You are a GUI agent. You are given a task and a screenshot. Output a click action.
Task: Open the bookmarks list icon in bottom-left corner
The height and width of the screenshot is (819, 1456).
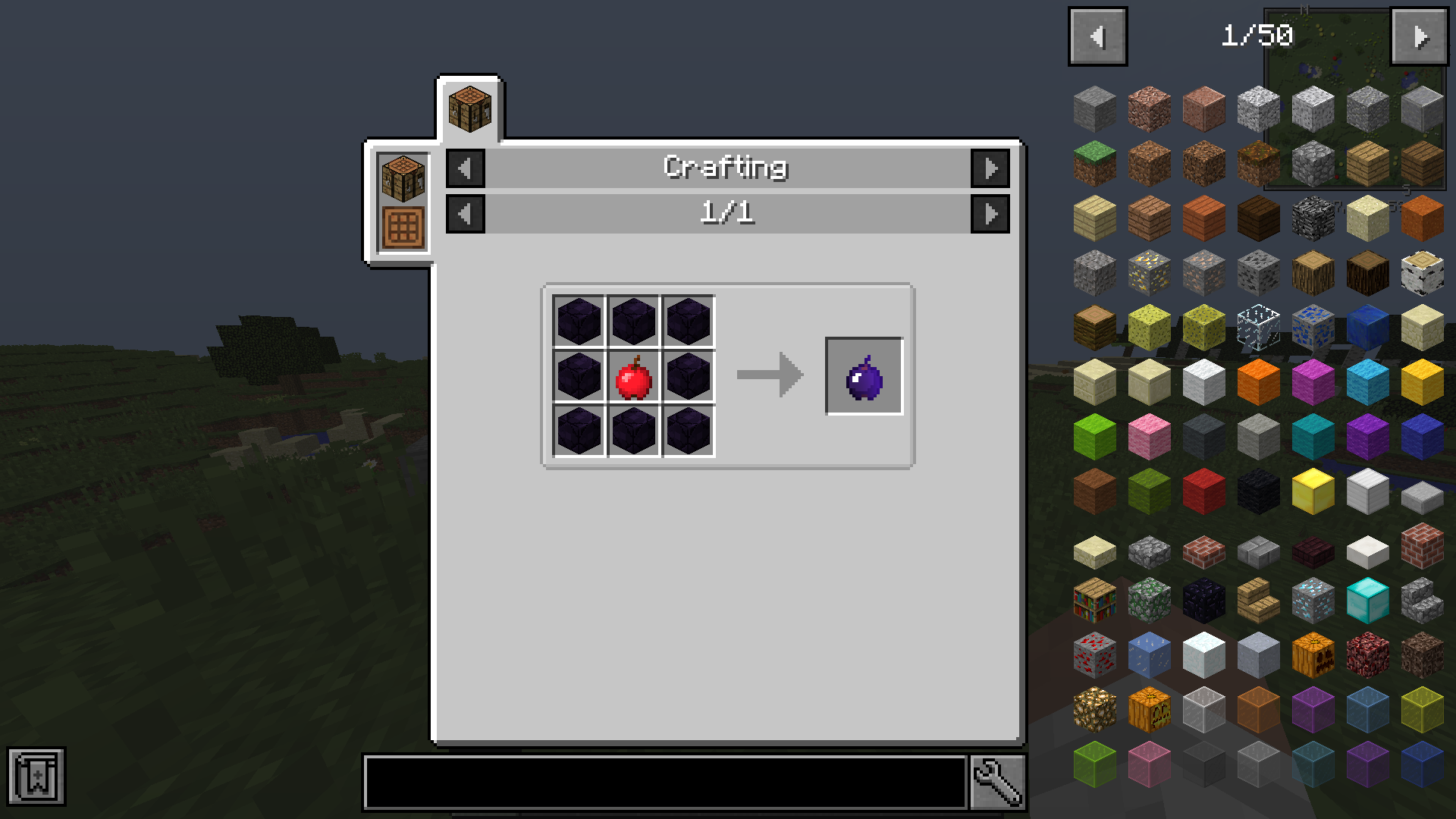click(x=39, y=780)
